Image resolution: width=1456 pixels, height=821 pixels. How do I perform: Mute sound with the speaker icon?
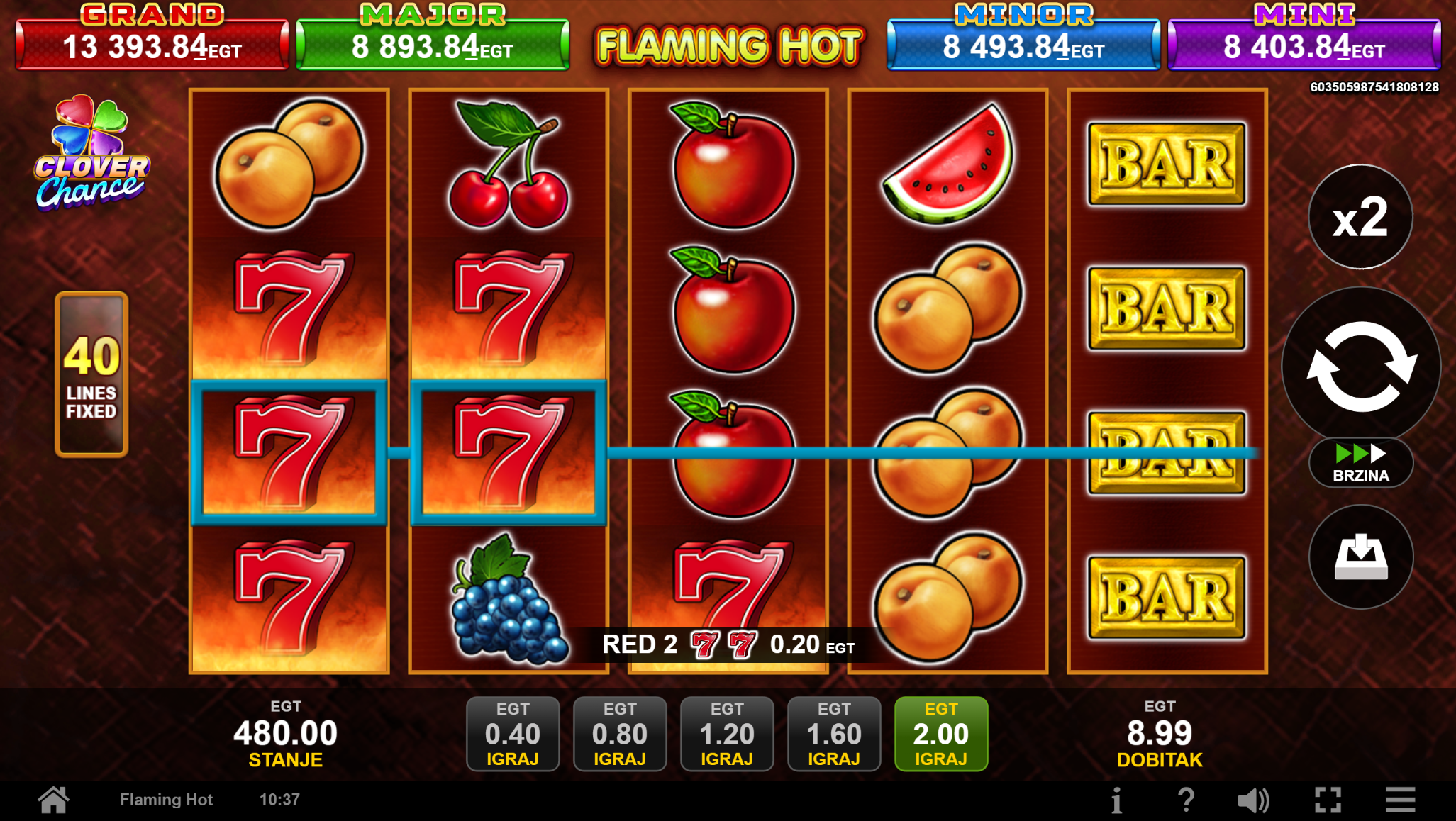click(x=1253, y=800)
